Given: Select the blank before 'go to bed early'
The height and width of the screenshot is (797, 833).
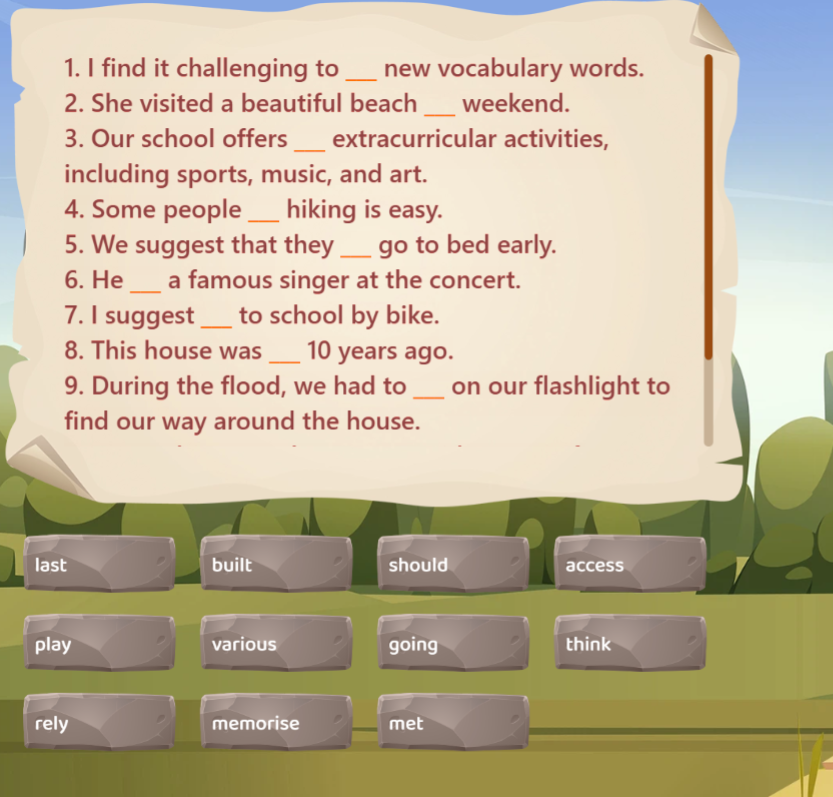Looking at the screenshot, I should (356, 248).
